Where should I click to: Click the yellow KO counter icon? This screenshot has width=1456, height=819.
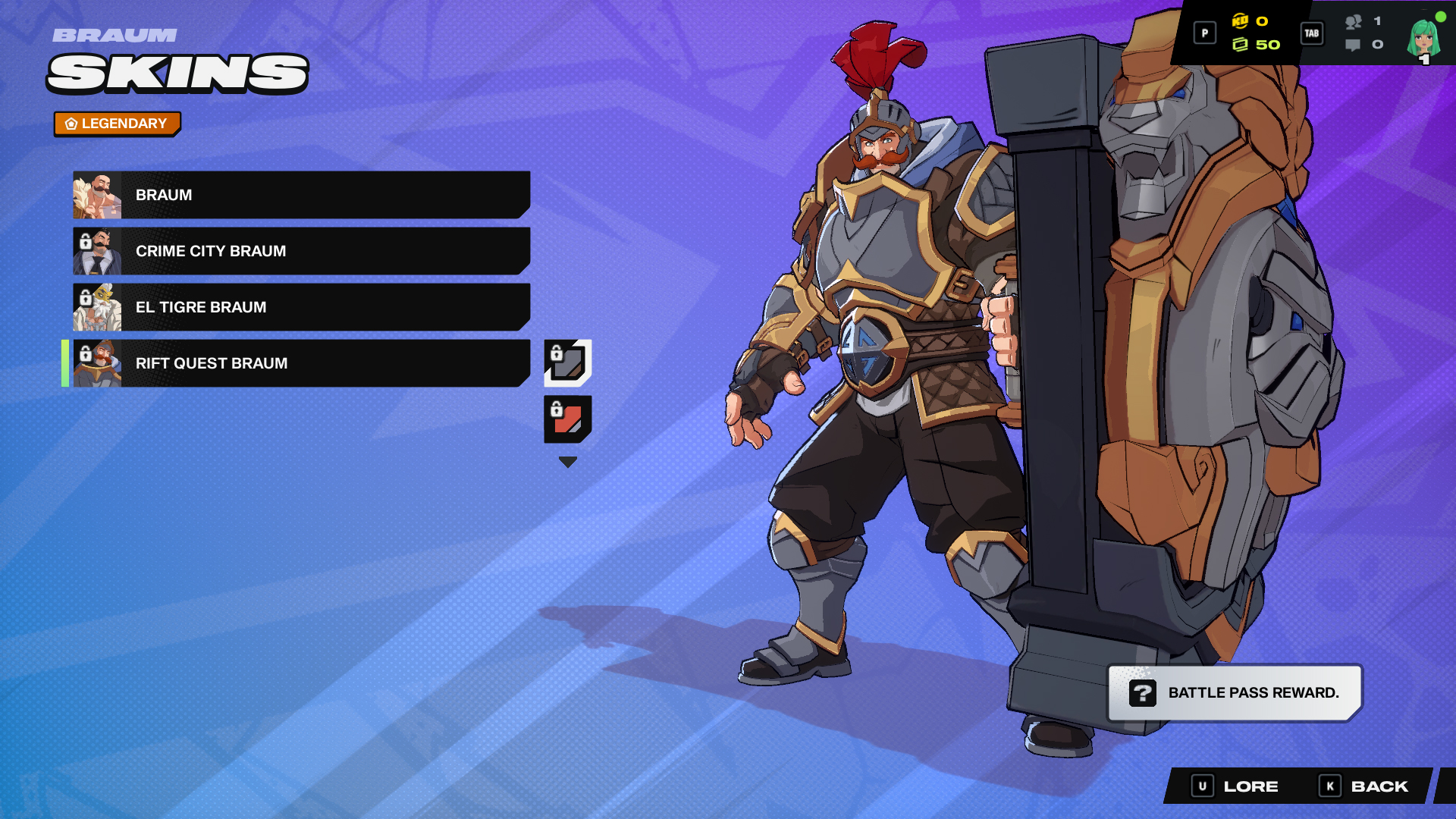click(x=1240, y=21)
